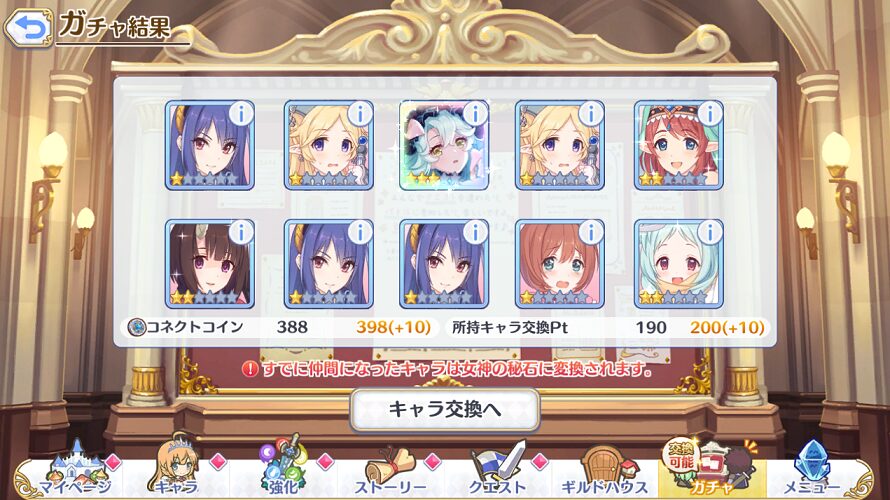
Task: Open the キャラ交換へ character exchange
Action: (x=445, y=409)
